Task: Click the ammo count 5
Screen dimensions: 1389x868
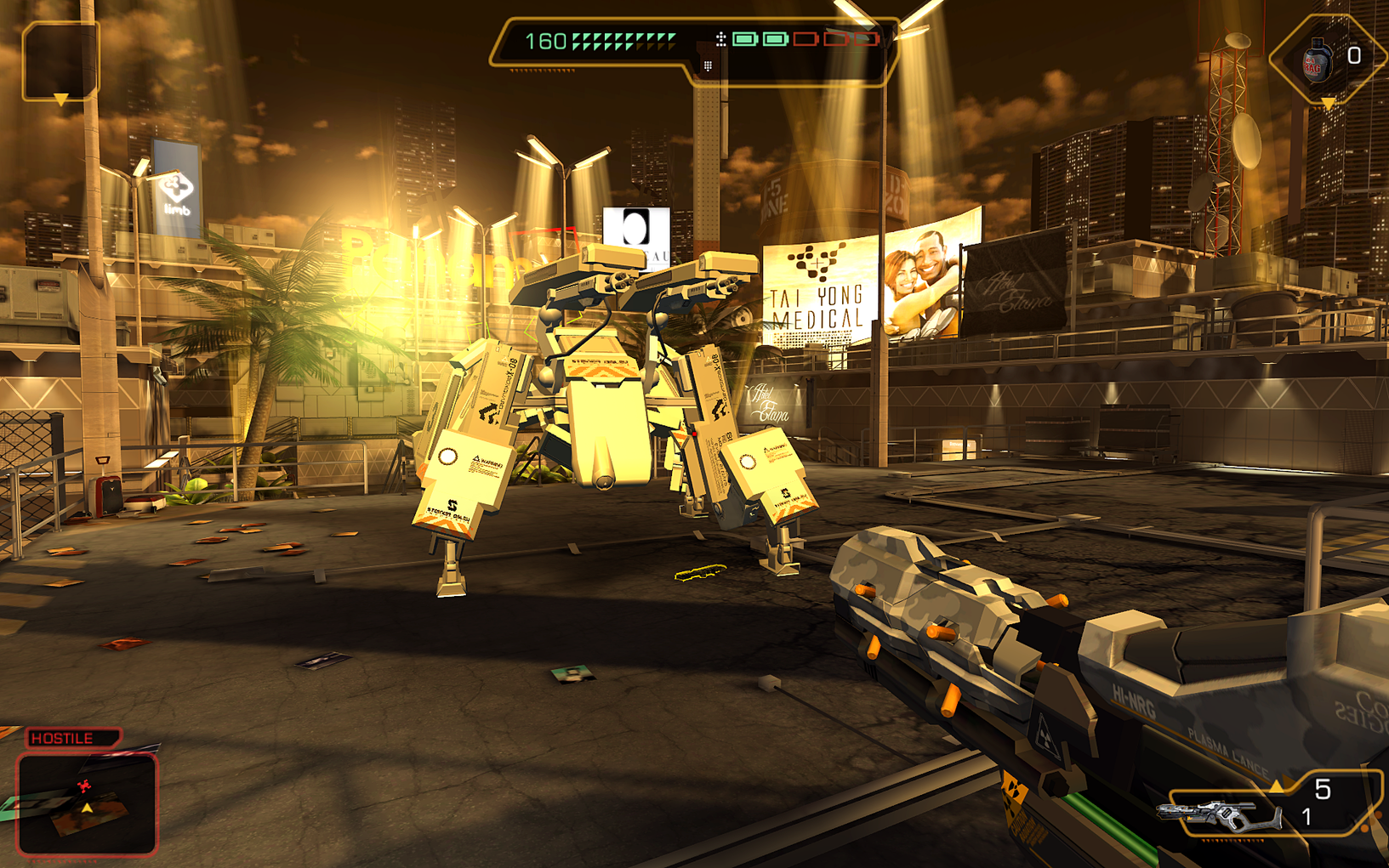Action: coord(1324,788)
